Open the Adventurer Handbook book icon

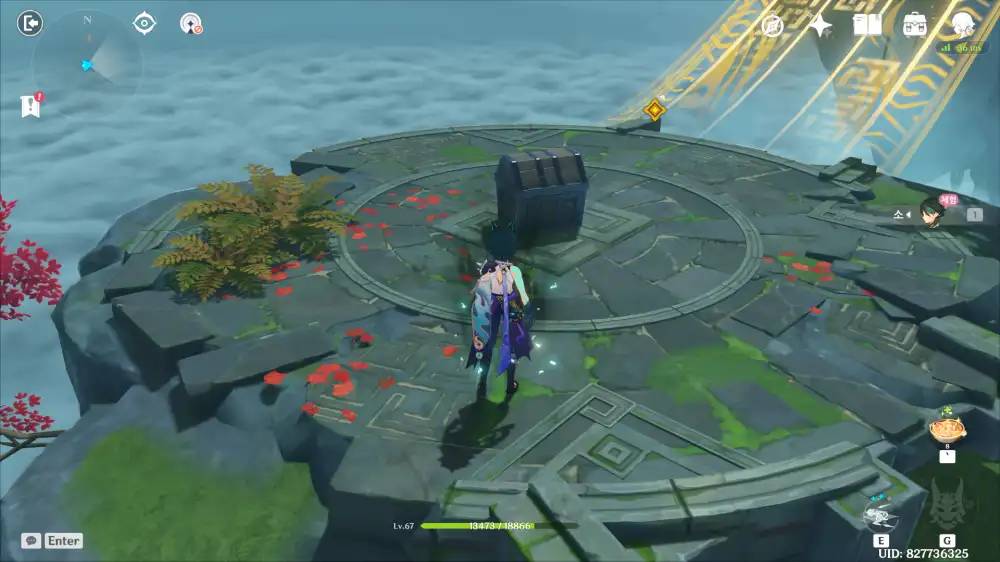[867, 25]
